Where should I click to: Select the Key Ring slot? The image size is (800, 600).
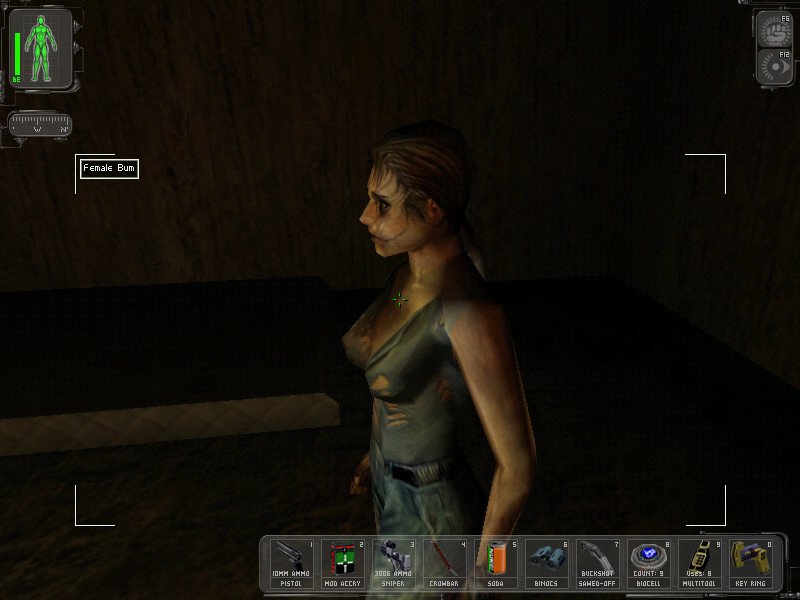click(752, 563)
